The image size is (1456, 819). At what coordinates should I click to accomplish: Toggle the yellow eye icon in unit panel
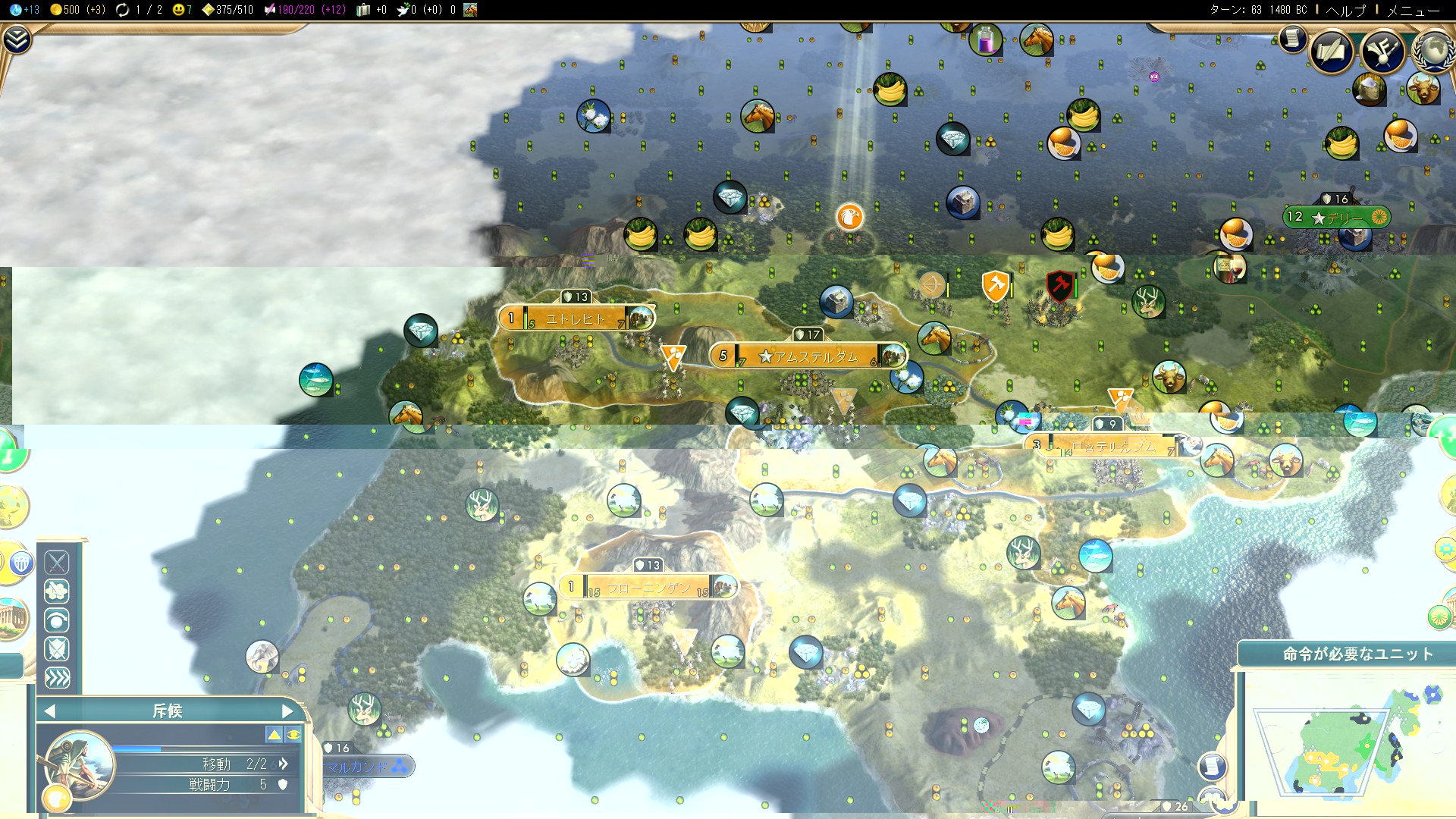point(293,734)
